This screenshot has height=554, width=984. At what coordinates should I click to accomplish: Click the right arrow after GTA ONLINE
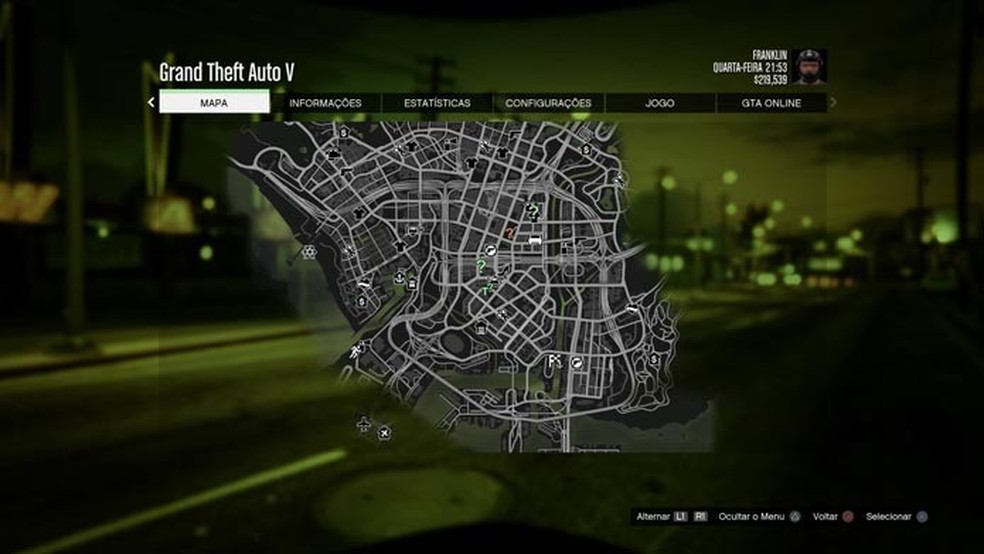click(x=833, y=102)
